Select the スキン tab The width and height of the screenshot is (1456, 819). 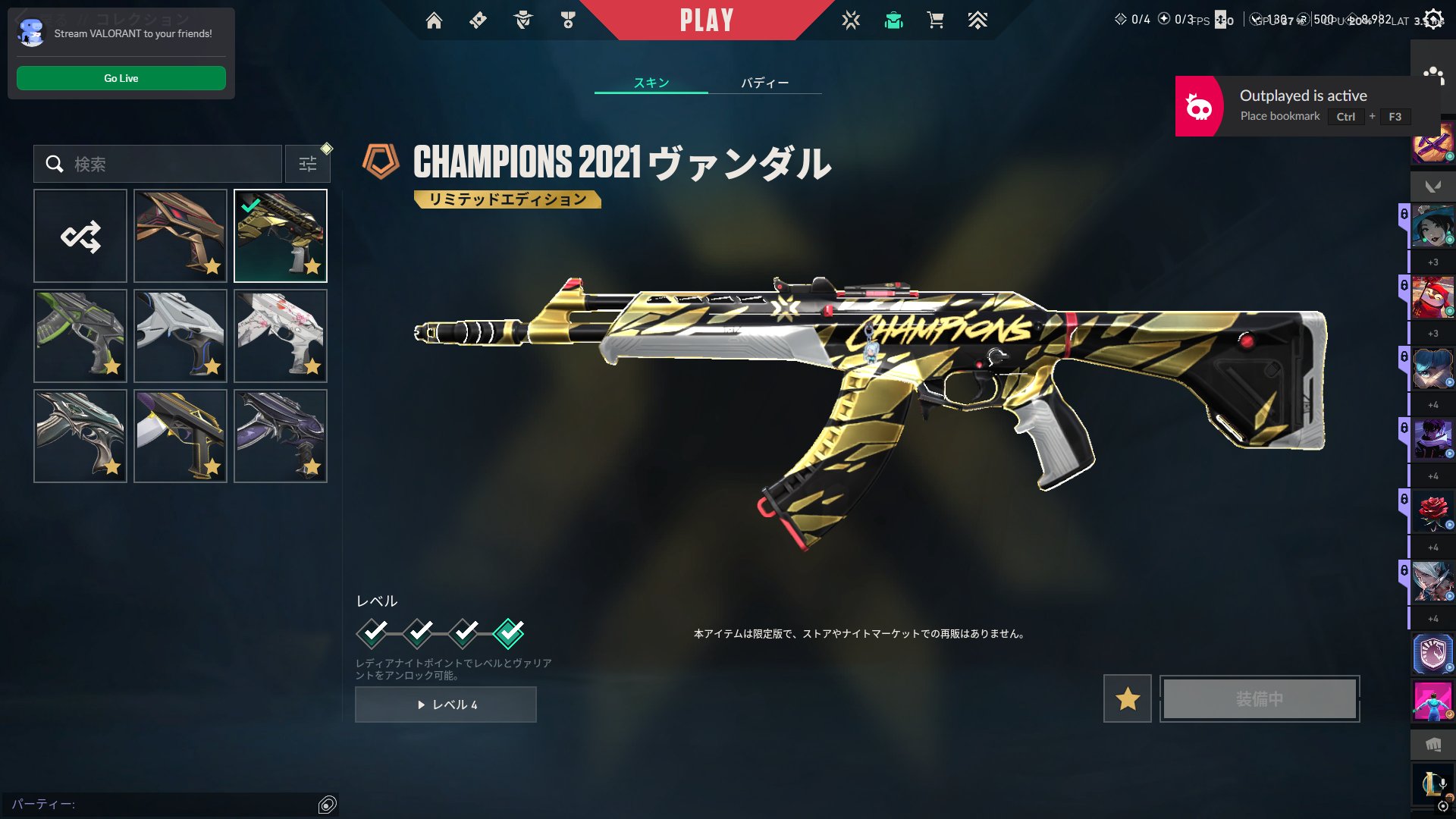click(x=651, y=83)
